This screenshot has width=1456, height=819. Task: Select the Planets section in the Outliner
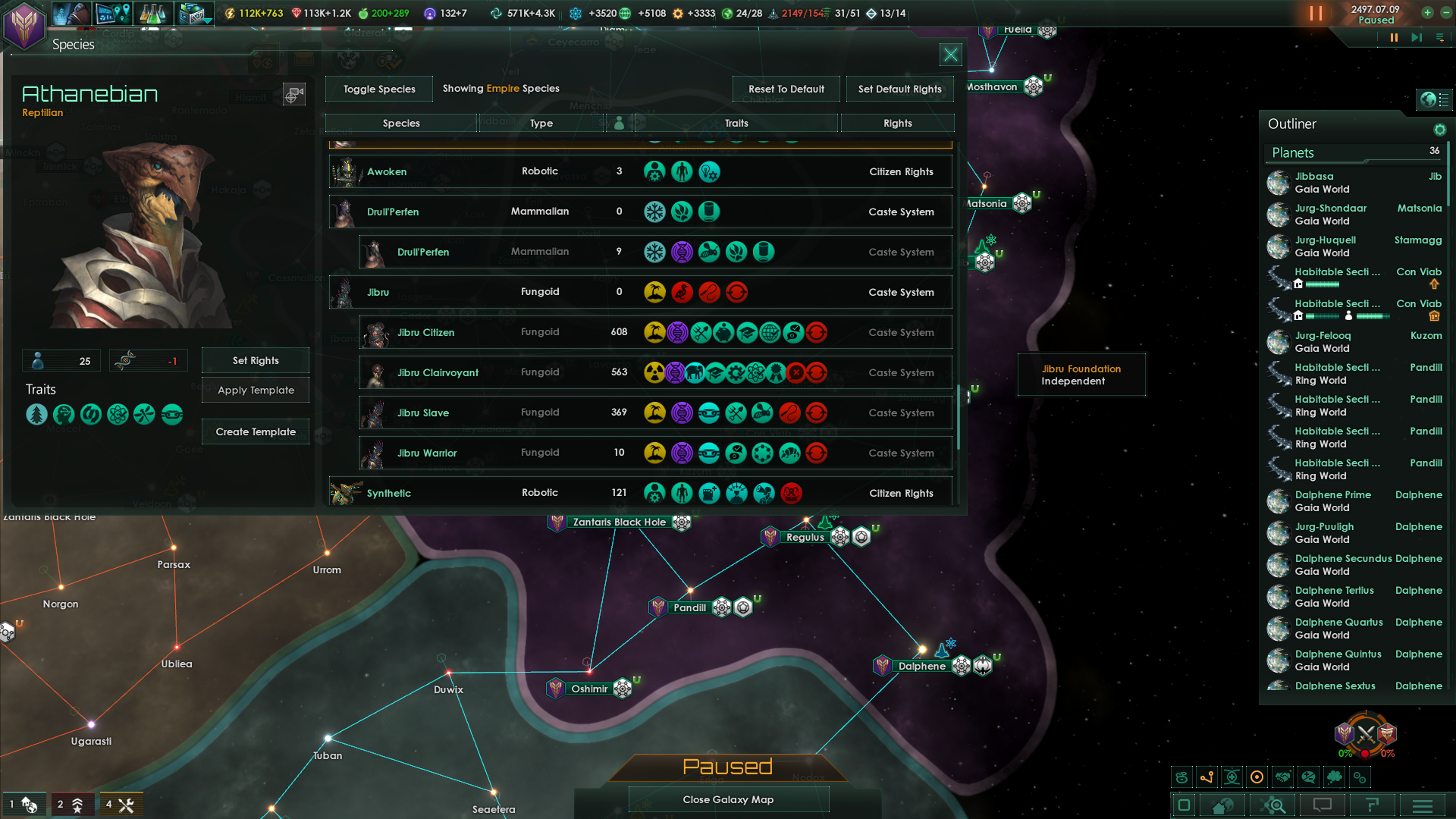point(1293,152)
